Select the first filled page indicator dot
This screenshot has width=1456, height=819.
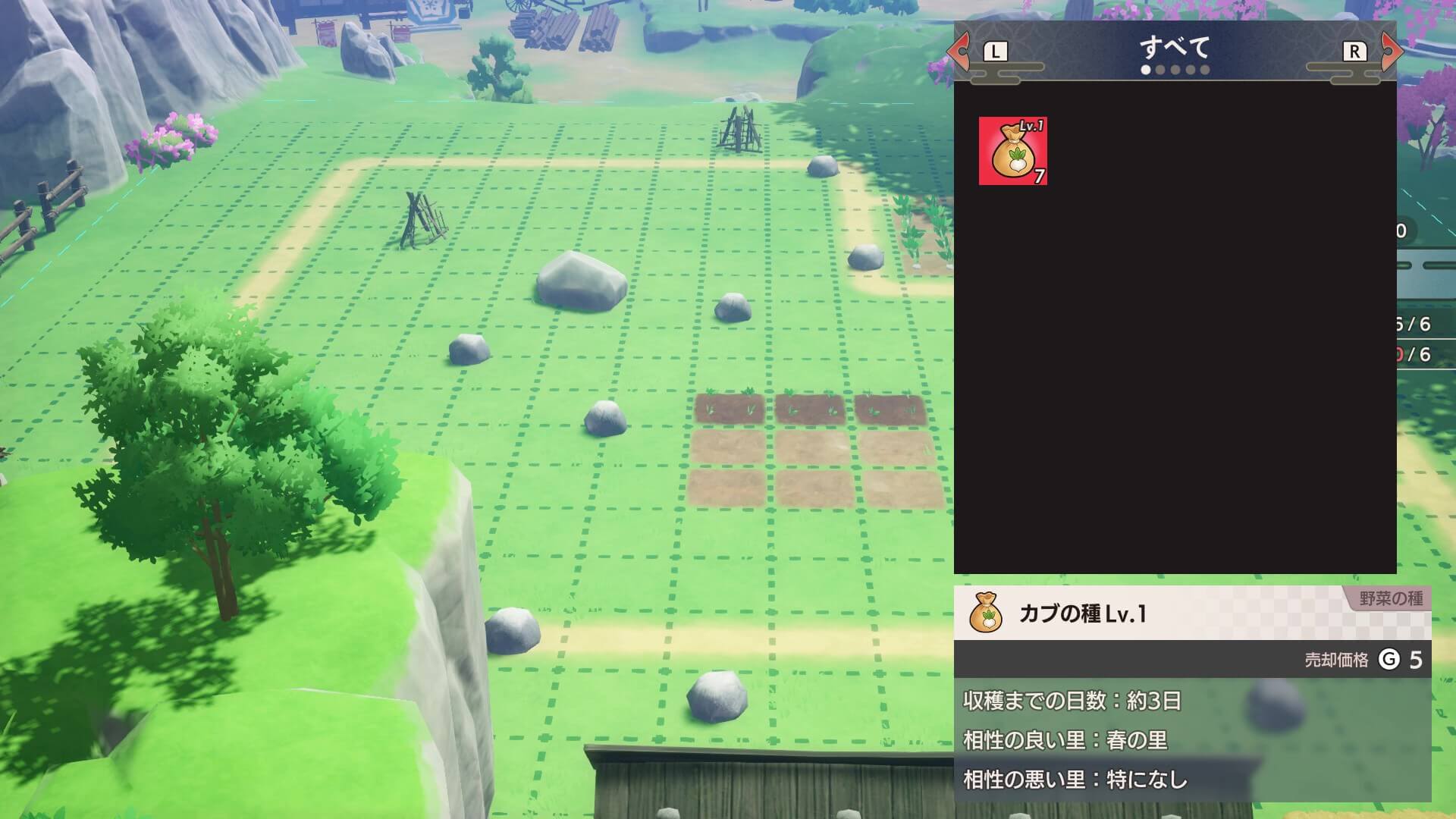click(x=1146, y=70)
